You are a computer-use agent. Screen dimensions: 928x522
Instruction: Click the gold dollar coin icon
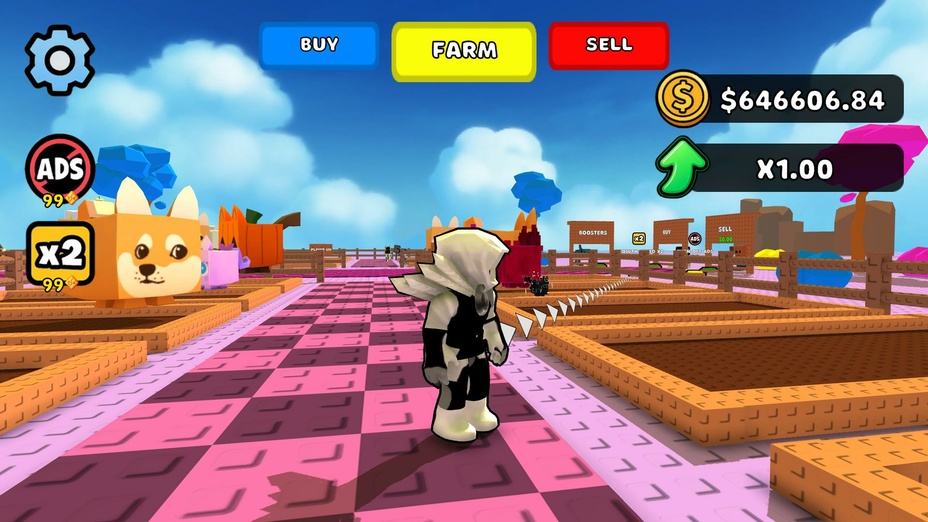pyautogui.click(x=682, y=98)
